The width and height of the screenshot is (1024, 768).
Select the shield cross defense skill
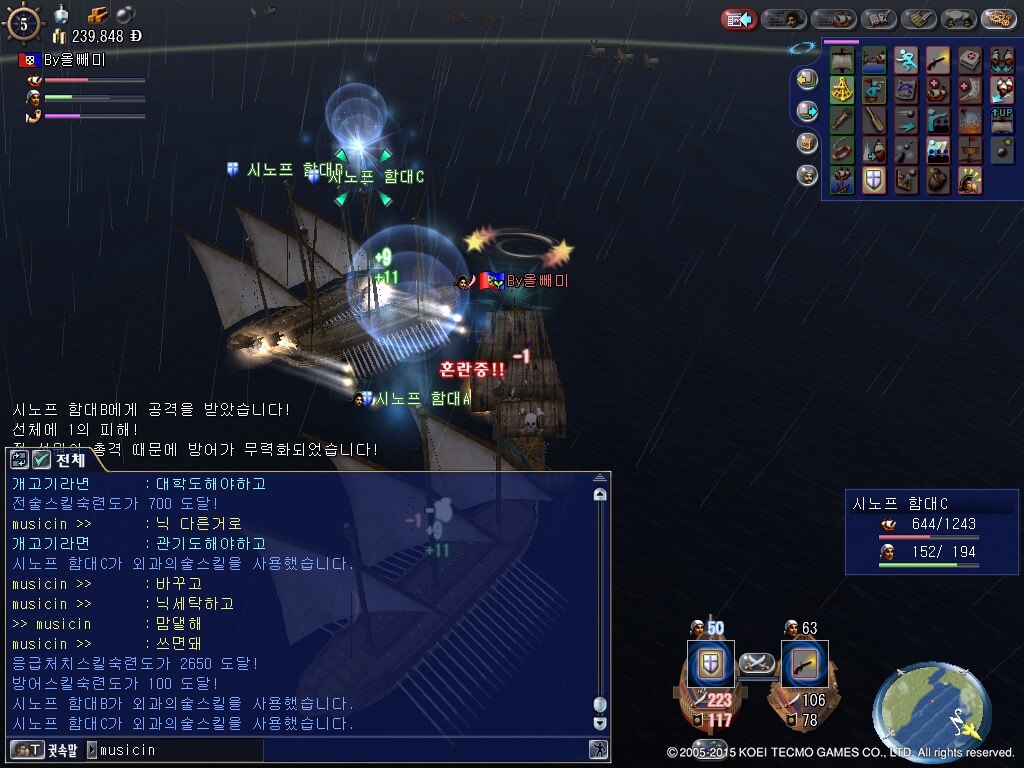pyautogui.click(x=874, y=180)
